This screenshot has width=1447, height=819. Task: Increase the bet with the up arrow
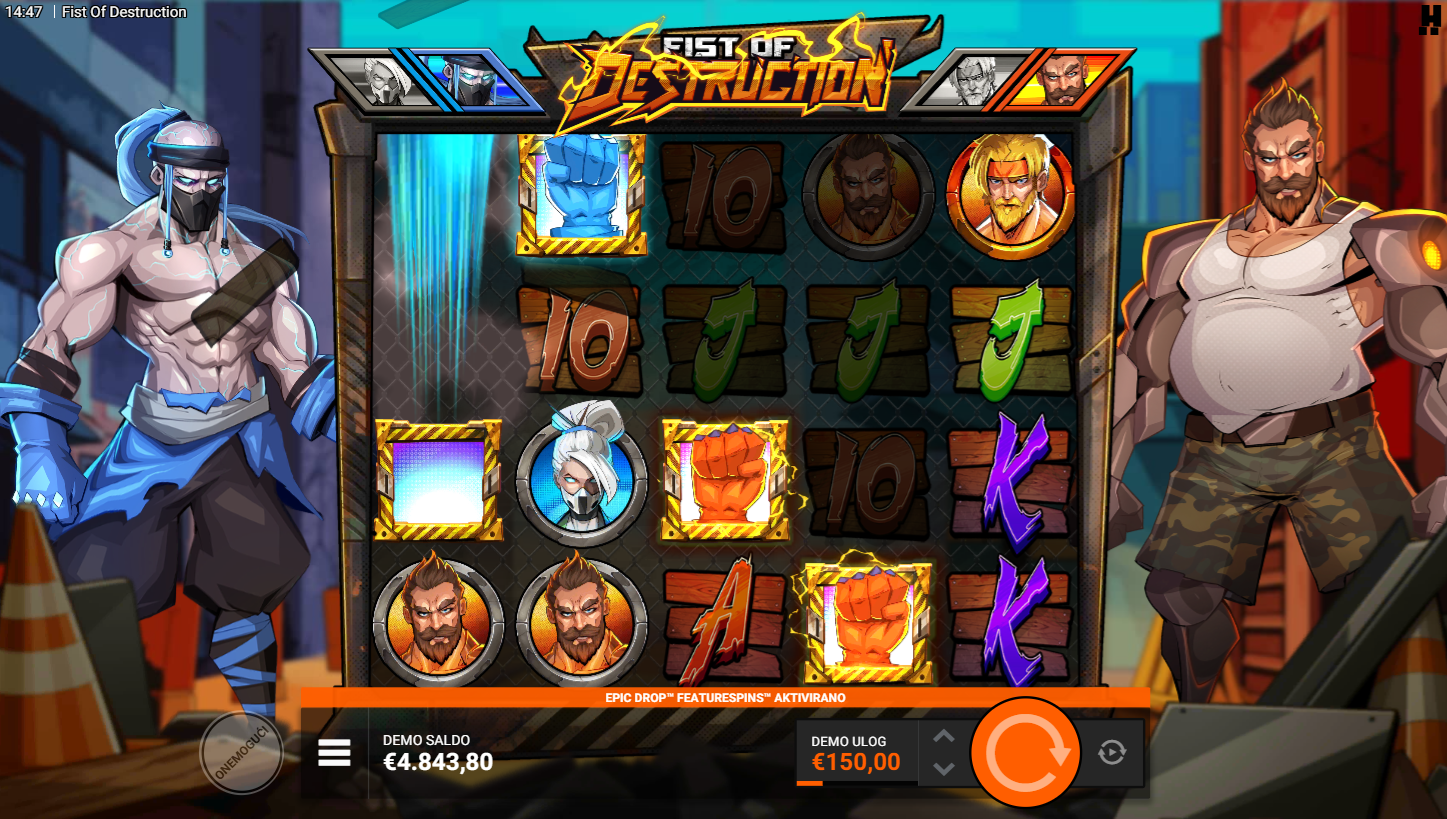pyautogui.click(x=944, y=737)
